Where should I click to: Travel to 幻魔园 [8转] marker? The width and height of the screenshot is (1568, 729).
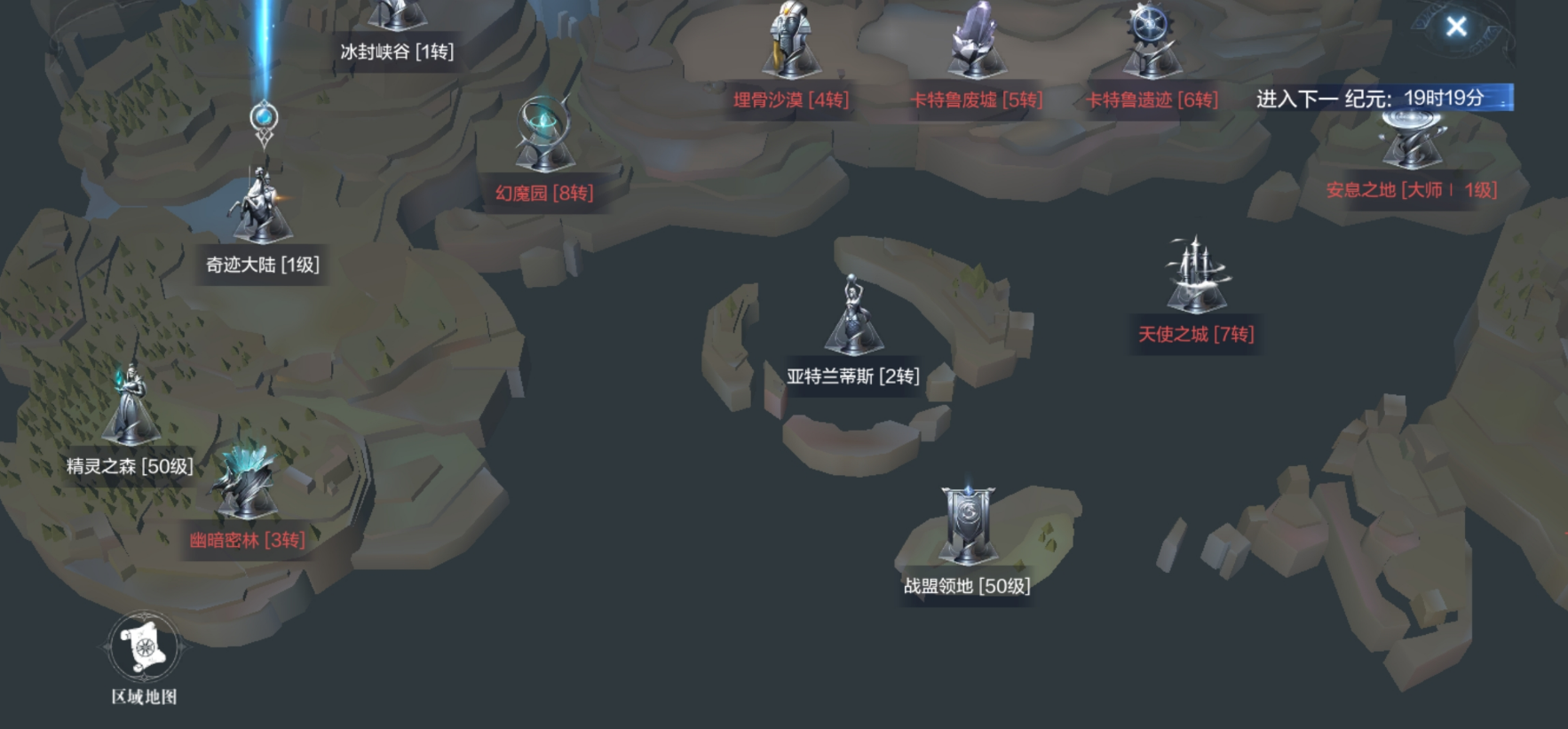pos(544,138)
